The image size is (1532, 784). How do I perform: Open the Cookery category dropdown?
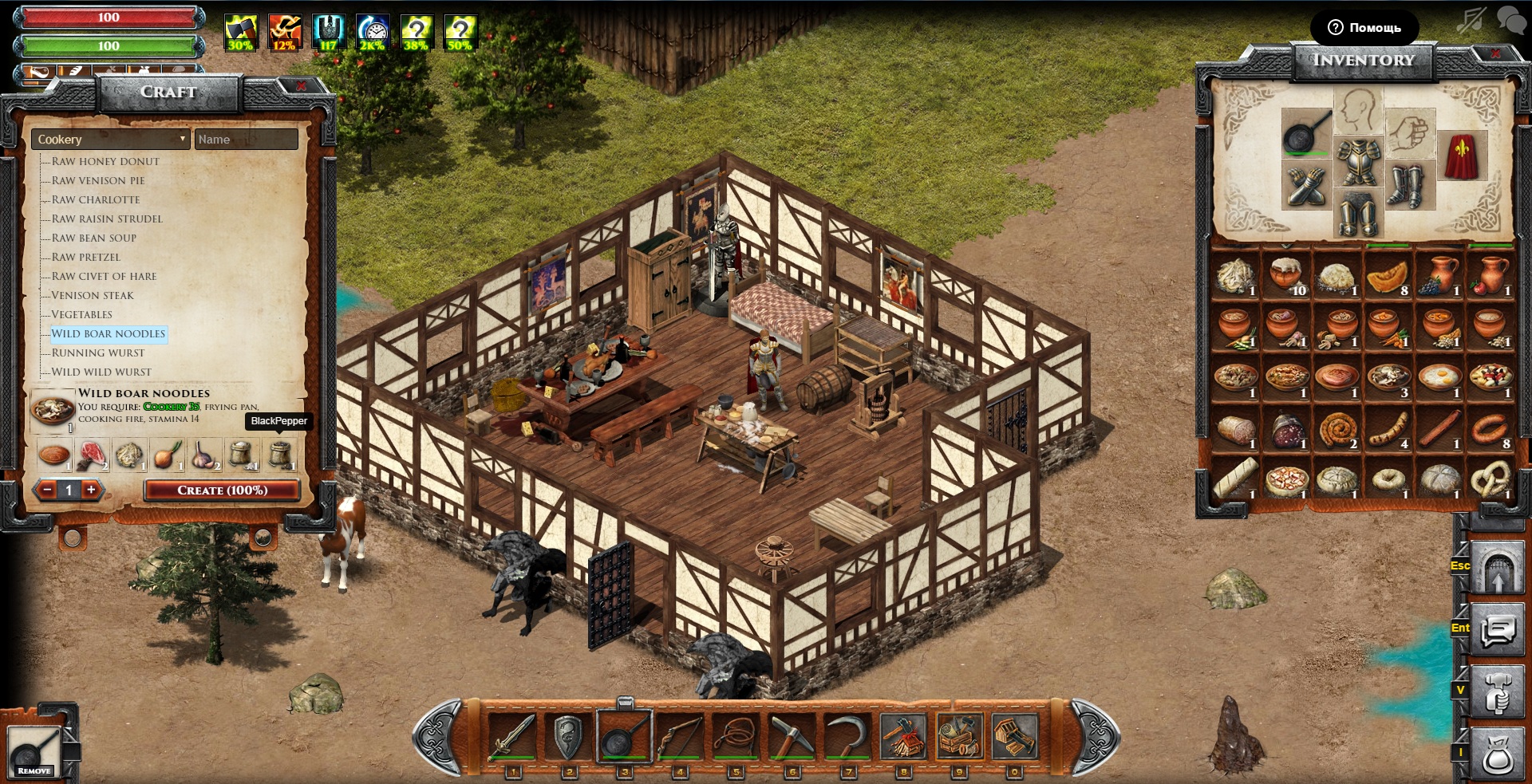point(110,140)
